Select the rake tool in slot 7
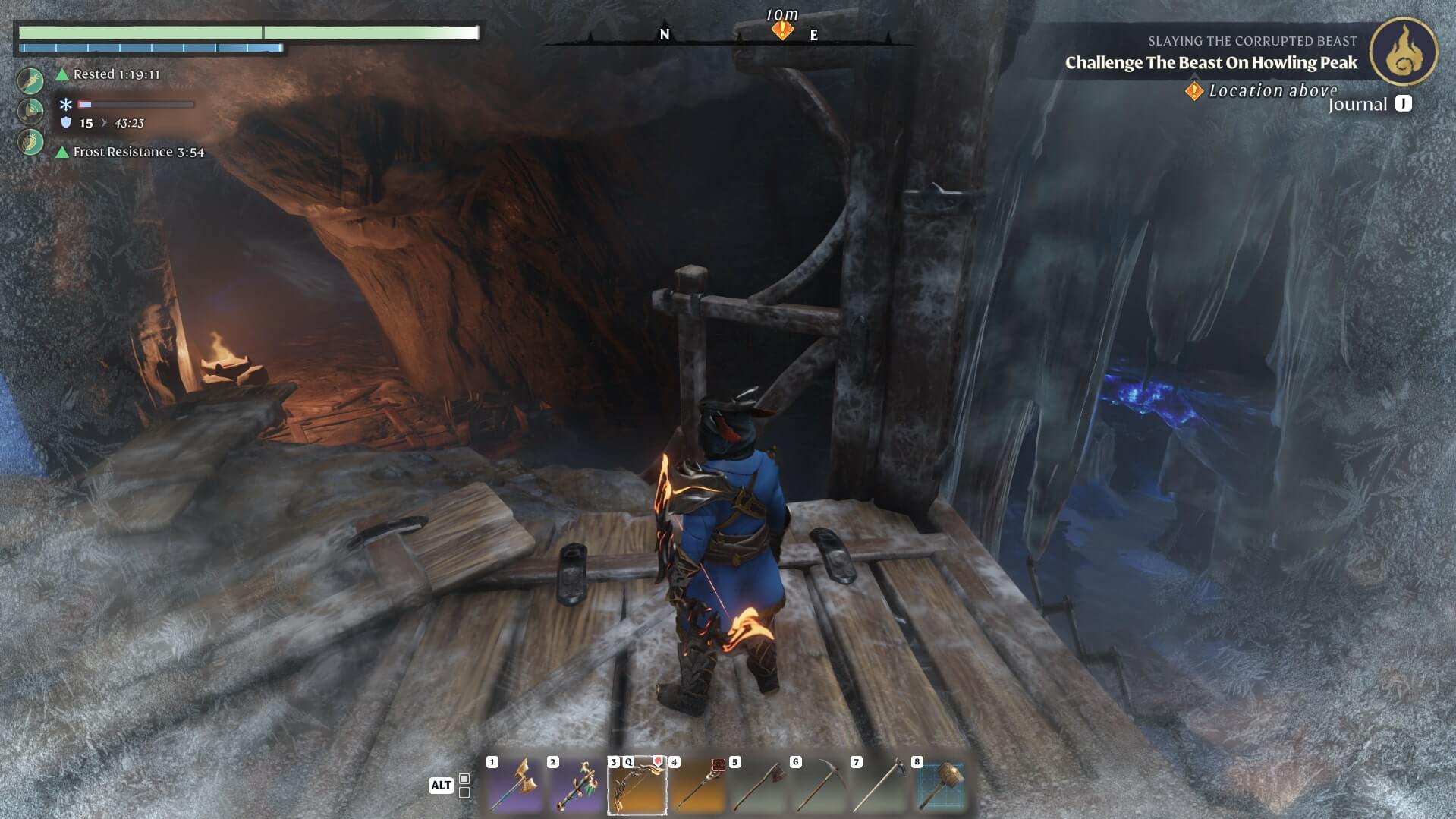1456x819 pixels. pyautogui.click(x=879, y=786)
